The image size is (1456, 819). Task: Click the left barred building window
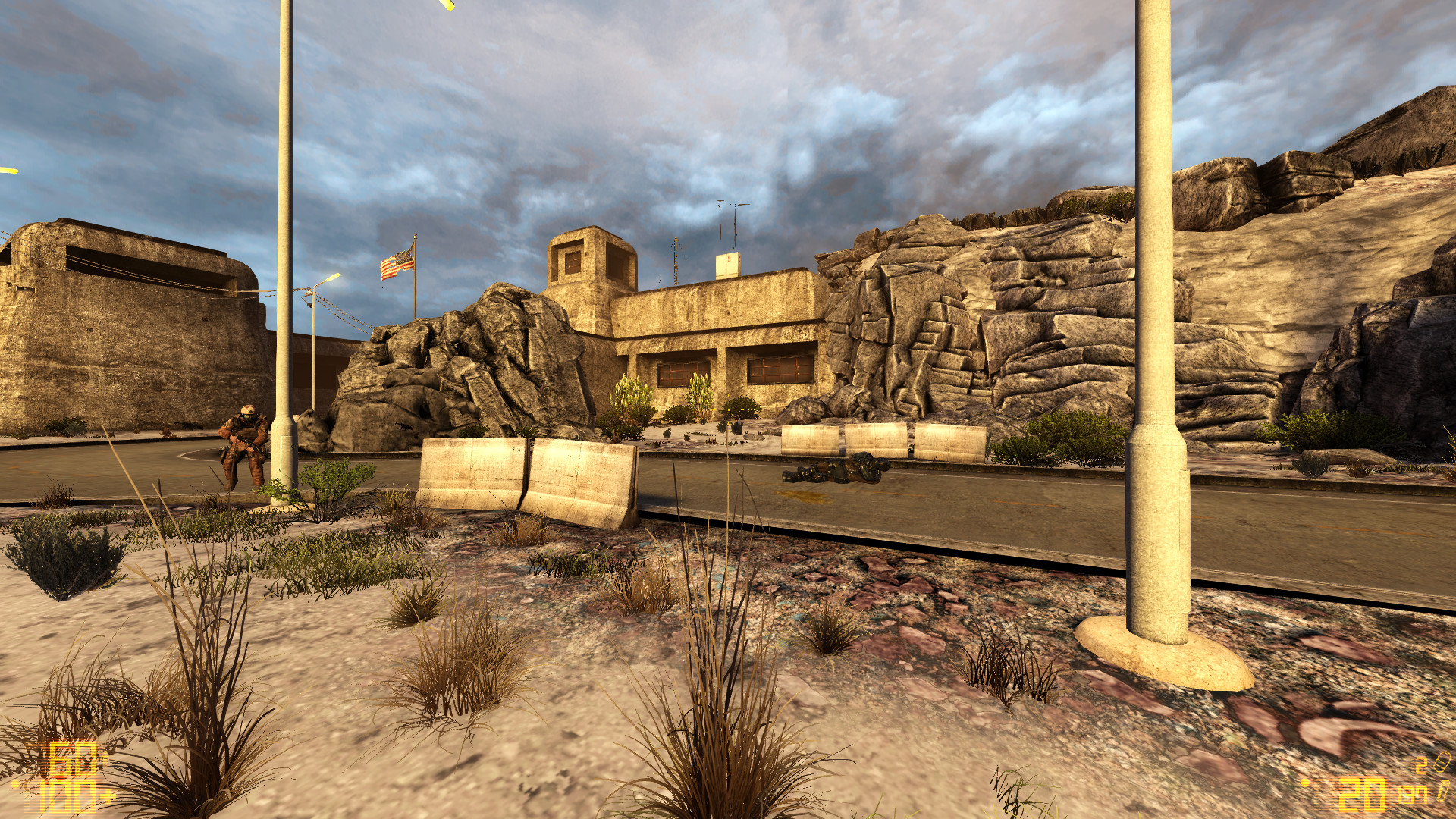[683, 370]
